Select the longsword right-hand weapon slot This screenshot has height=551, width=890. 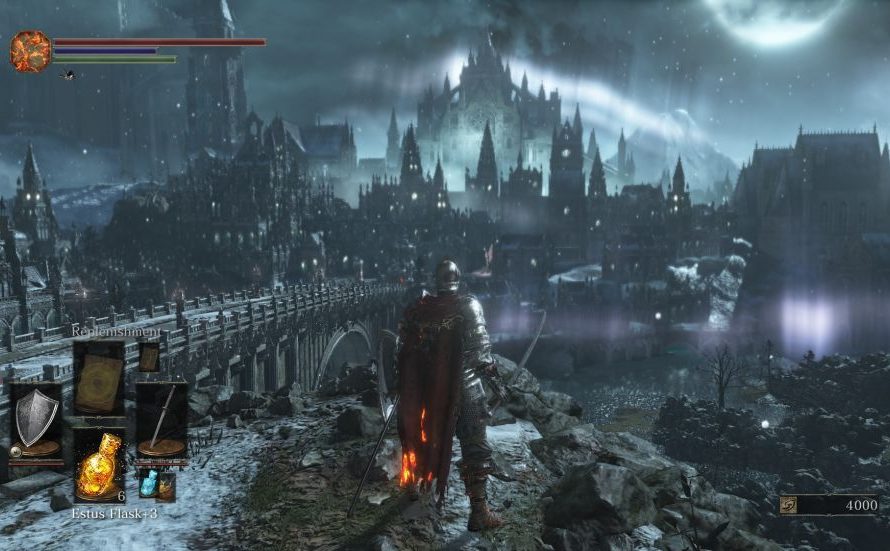click(161, 420)
